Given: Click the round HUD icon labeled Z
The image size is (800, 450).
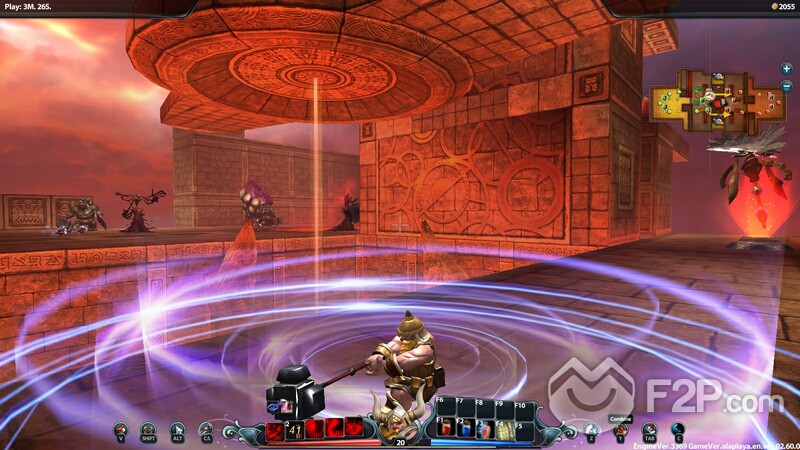Looking at the screenshot, I should pos(591,430).
